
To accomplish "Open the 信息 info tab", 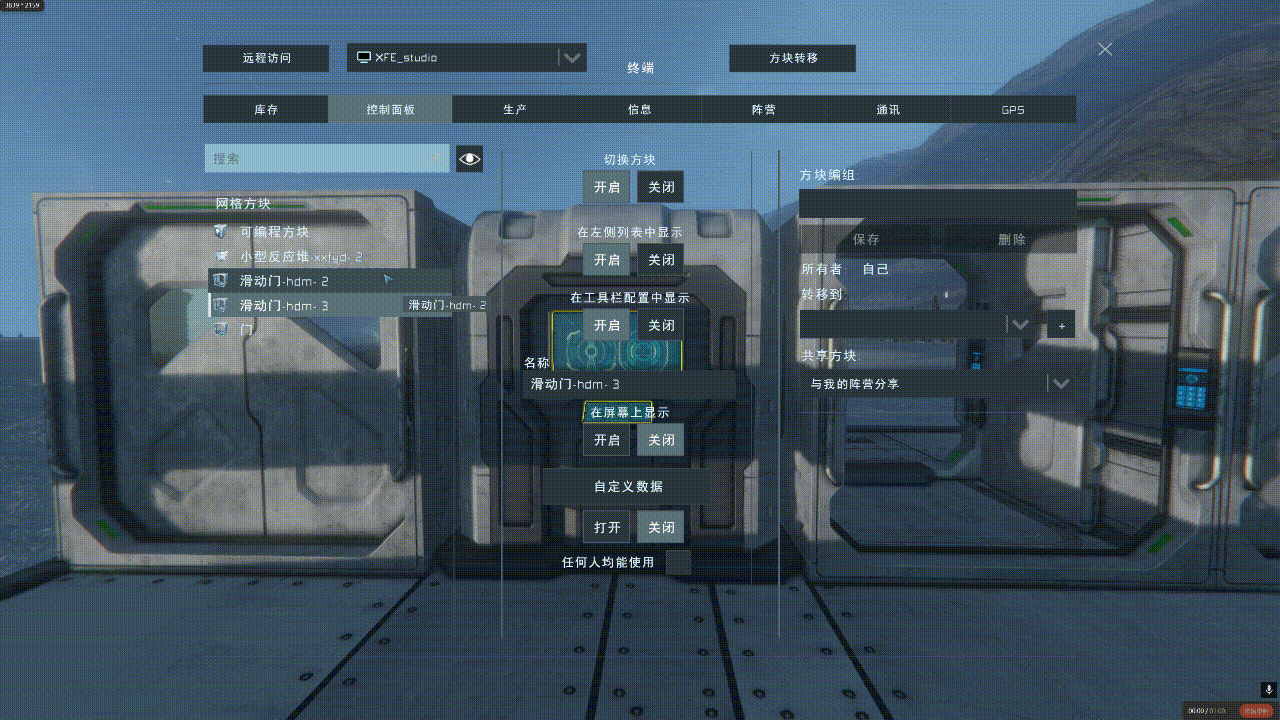I will [639, 110].
